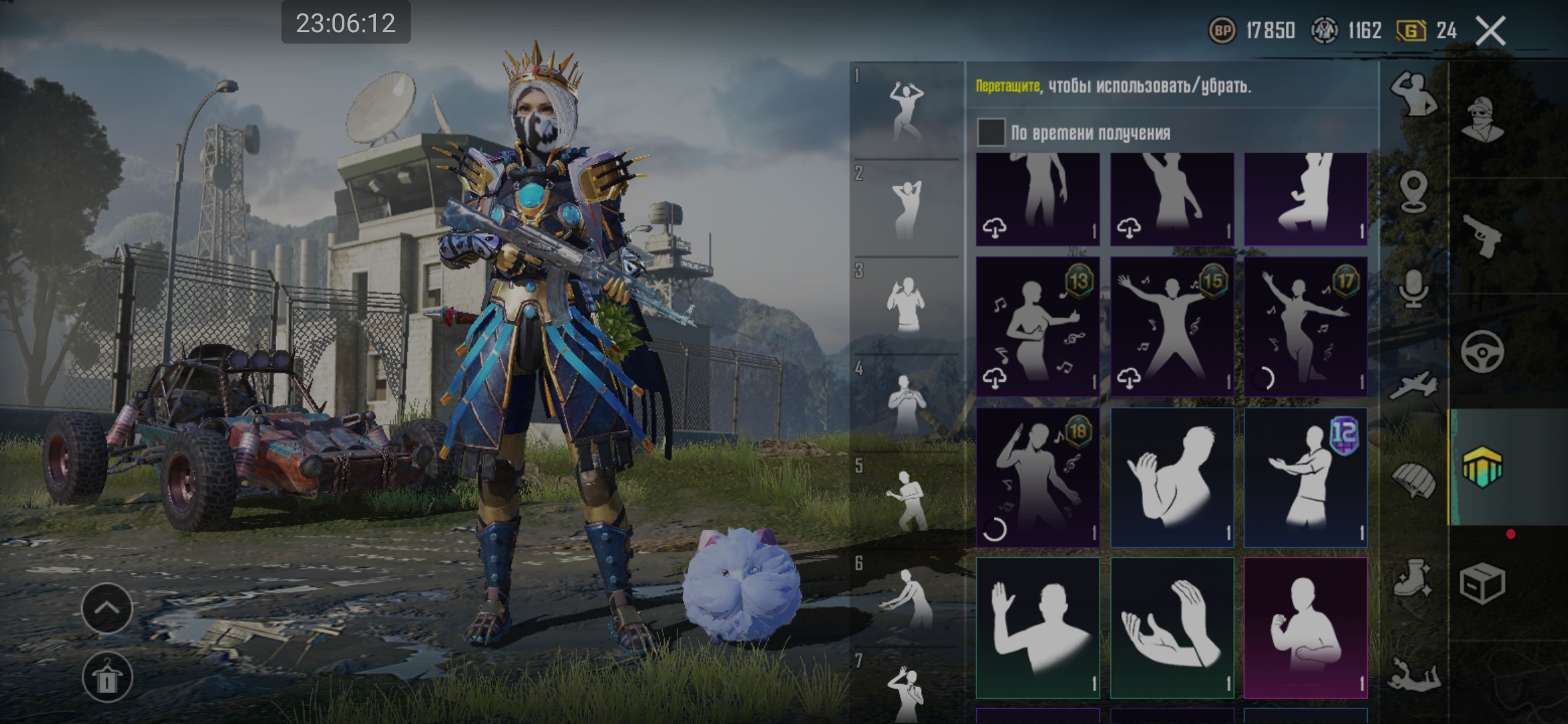Switch to the airplane category
The image size is (1568, 724).
(1413, 385)
